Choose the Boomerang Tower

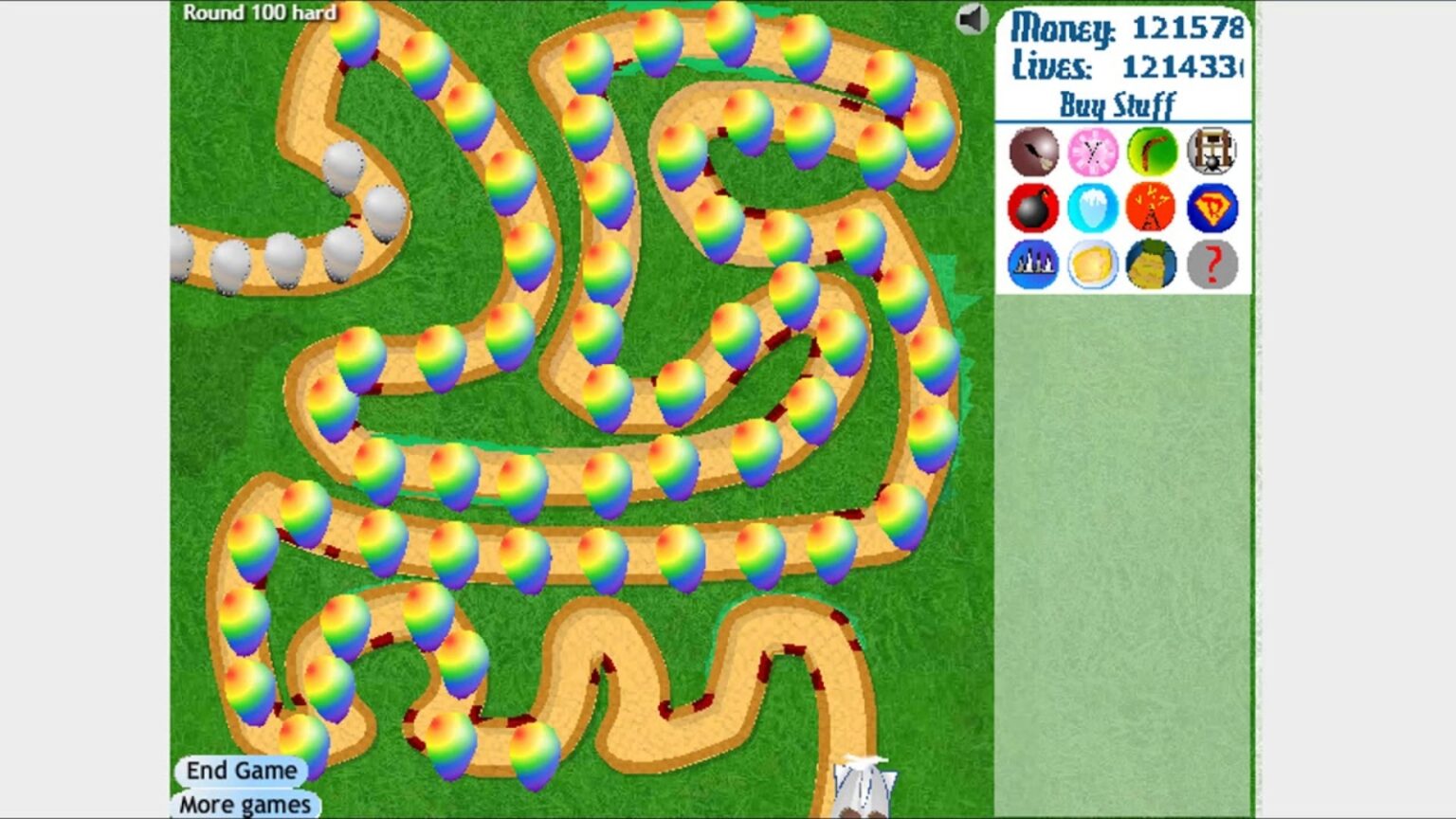(x=1151, y=152)
